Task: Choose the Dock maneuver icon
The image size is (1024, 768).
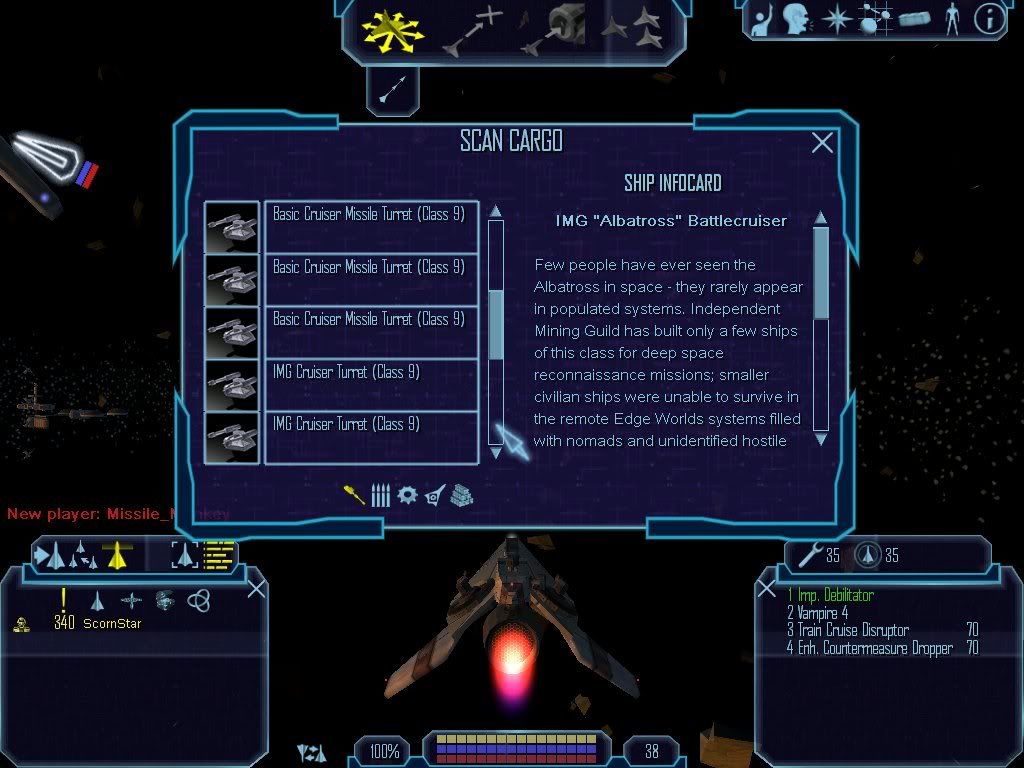Action: tap(553, 28)
